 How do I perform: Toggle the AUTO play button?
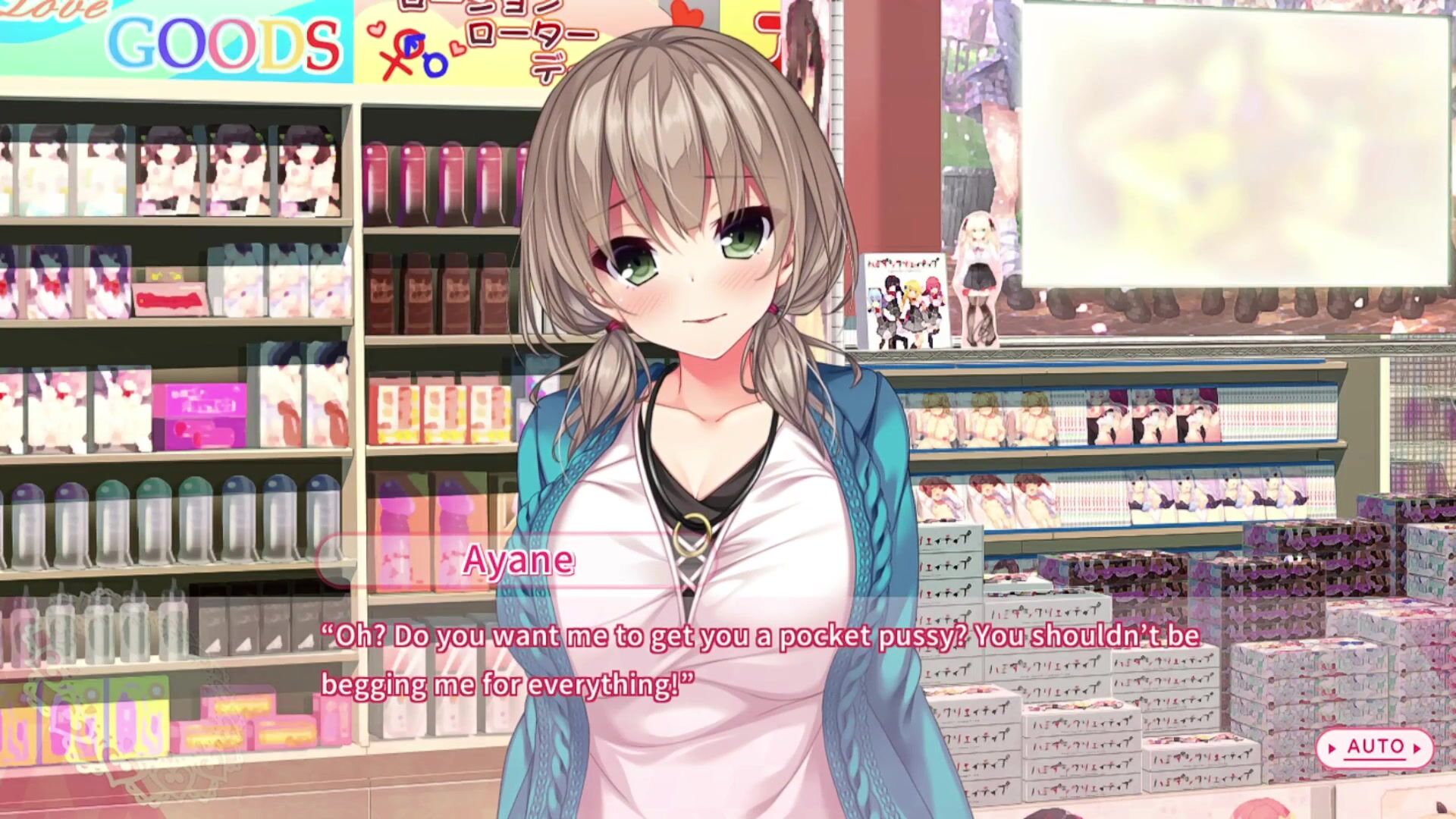click(1374, 748)
